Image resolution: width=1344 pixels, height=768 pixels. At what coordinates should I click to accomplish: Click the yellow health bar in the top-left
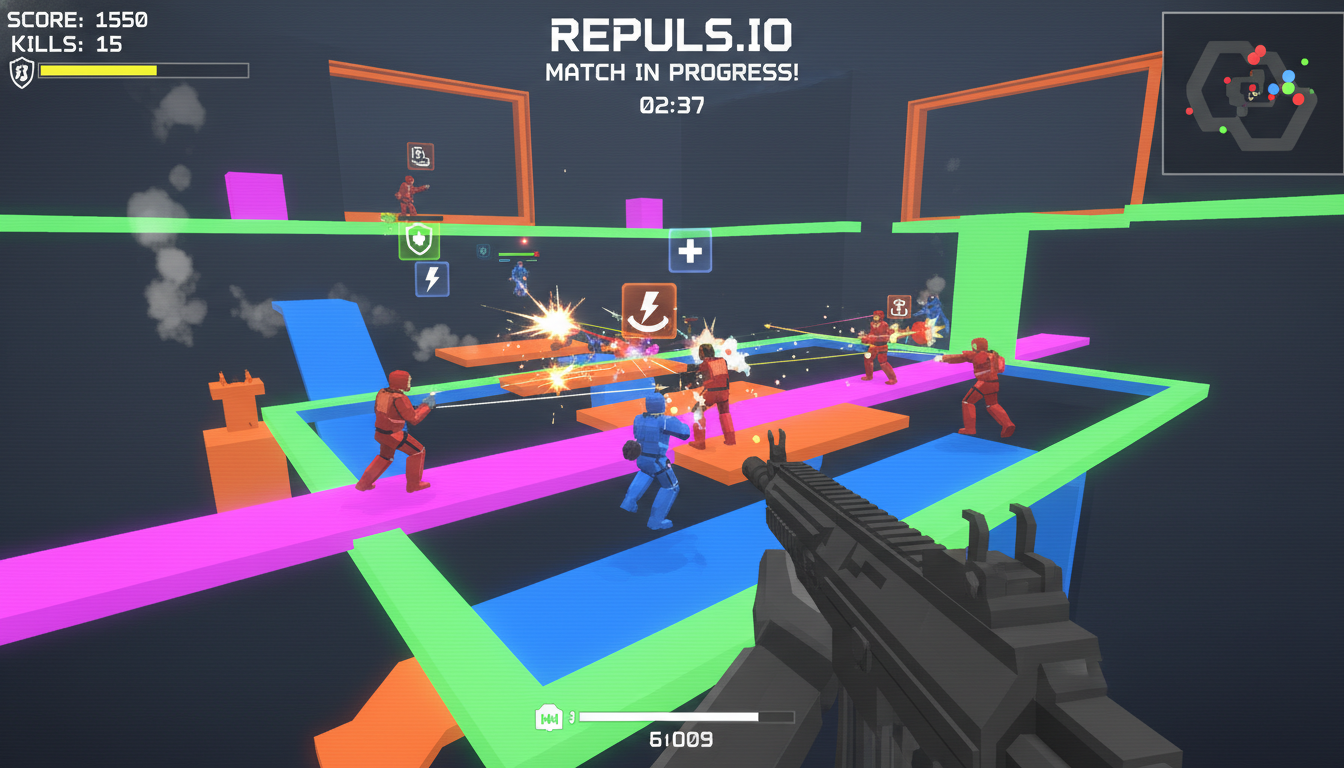click(97, 70)
